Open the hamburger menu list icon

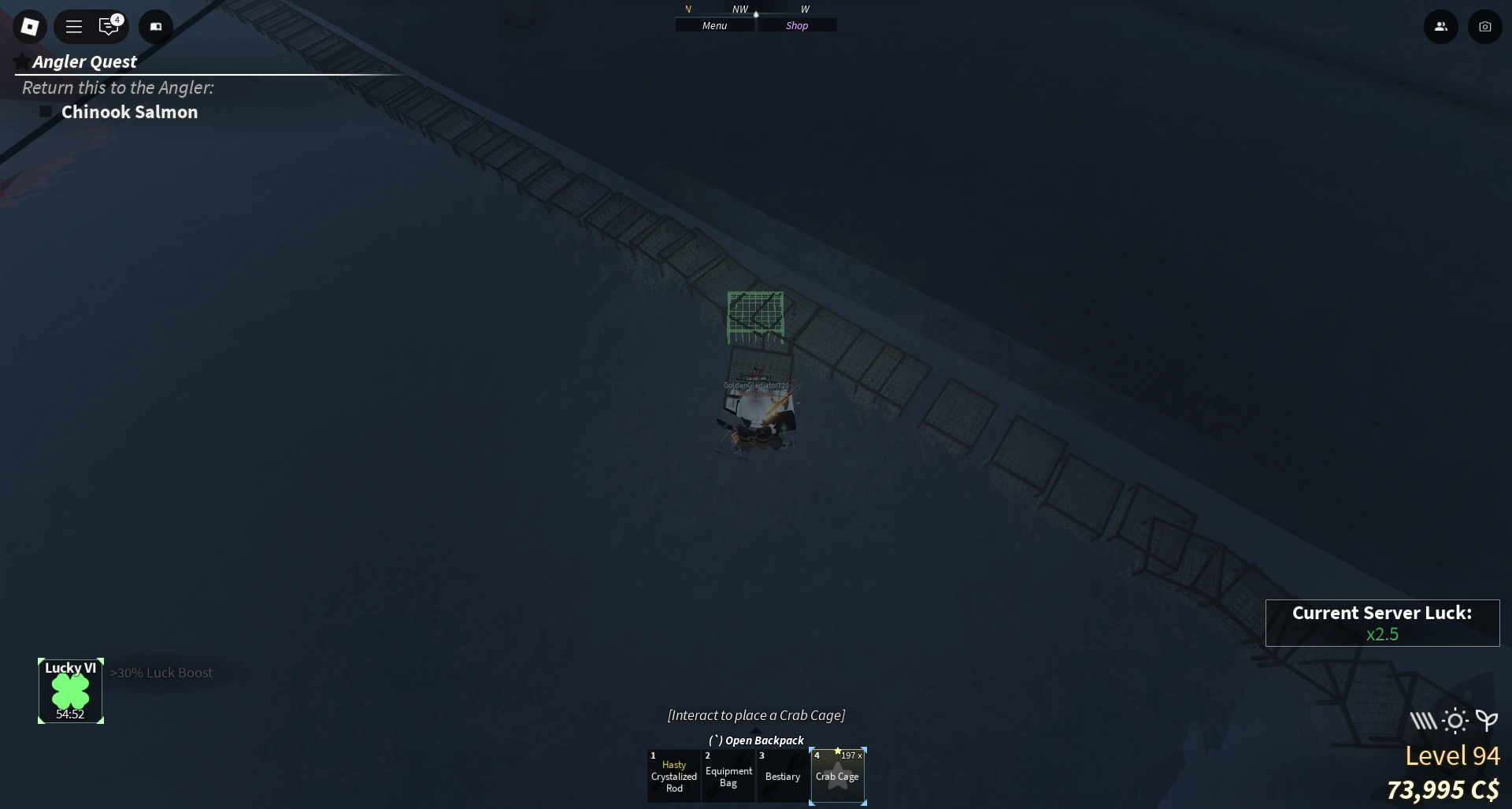pyautogui.click(x=73, y=26)
